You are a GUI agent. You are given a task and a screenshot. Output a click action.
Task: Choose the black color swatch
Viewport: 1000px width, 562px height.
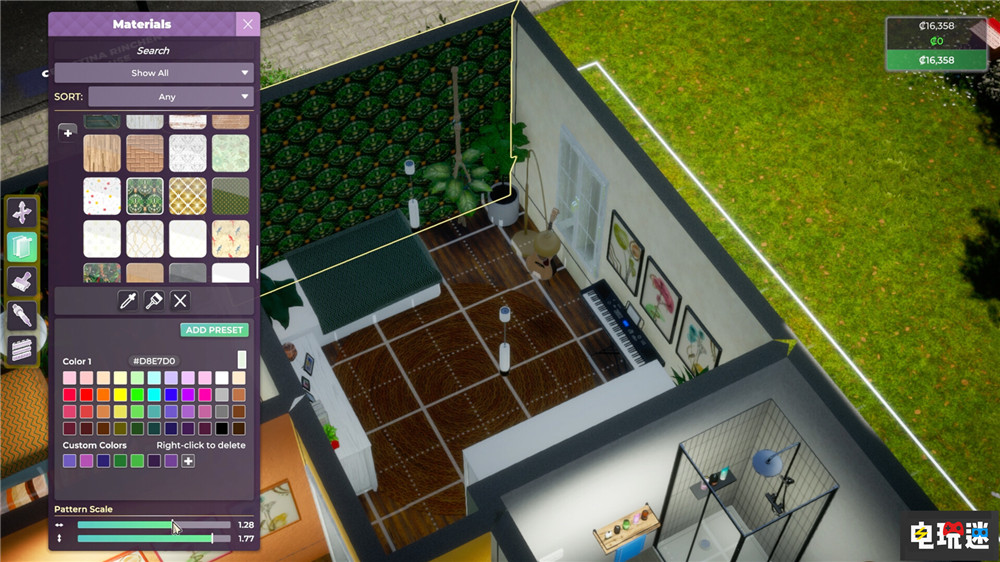pos(221,429)
